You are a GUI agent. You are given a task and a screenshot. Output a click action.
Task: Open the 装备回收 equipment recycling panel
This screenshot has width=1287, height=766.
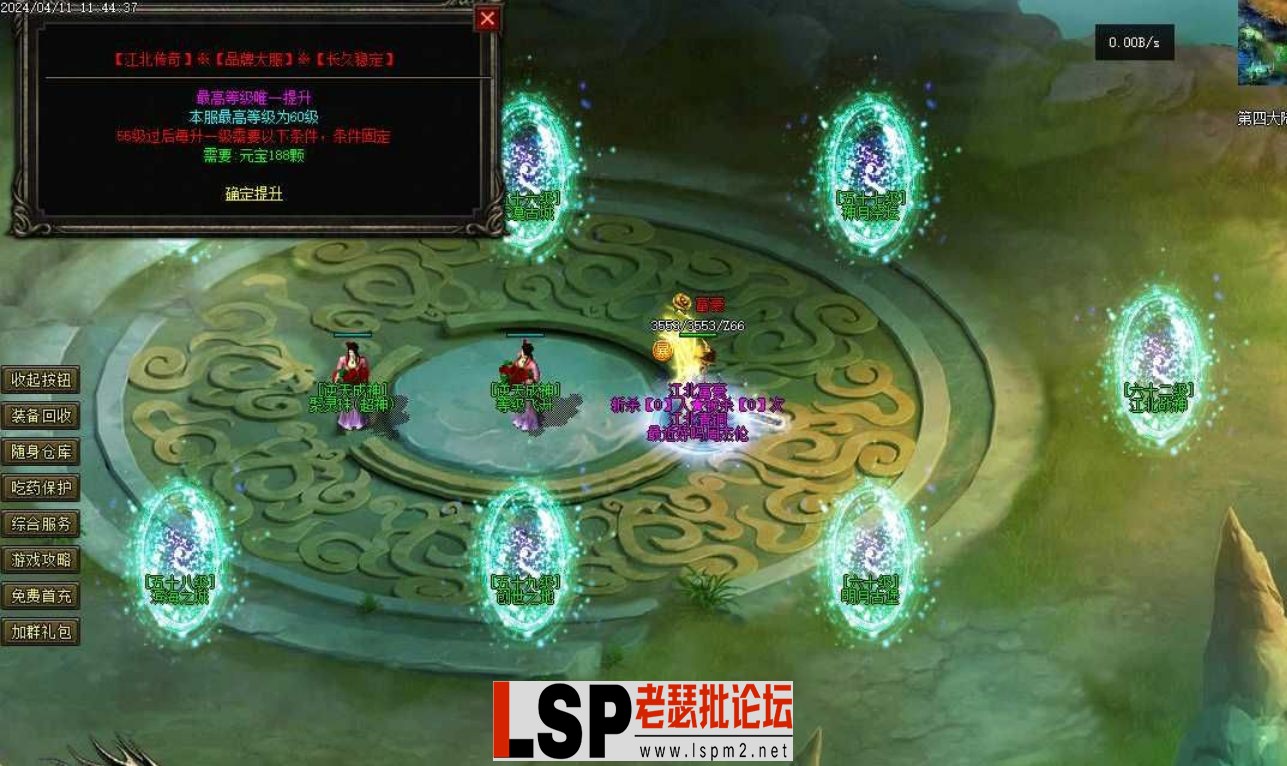pyautogui.click(x=41, y=416)
